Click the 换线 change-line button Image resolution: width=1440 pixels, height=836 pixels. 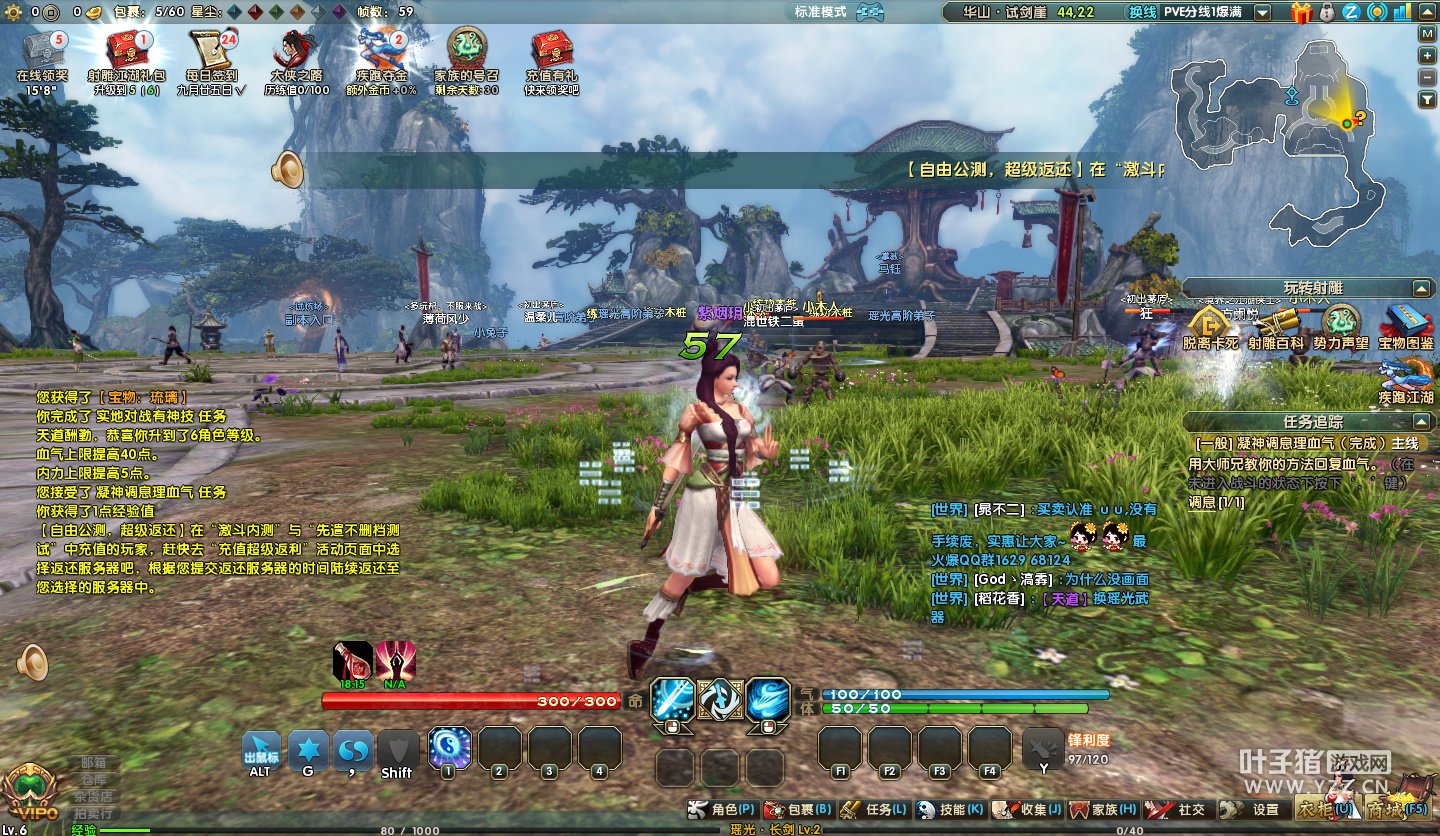1142,12
